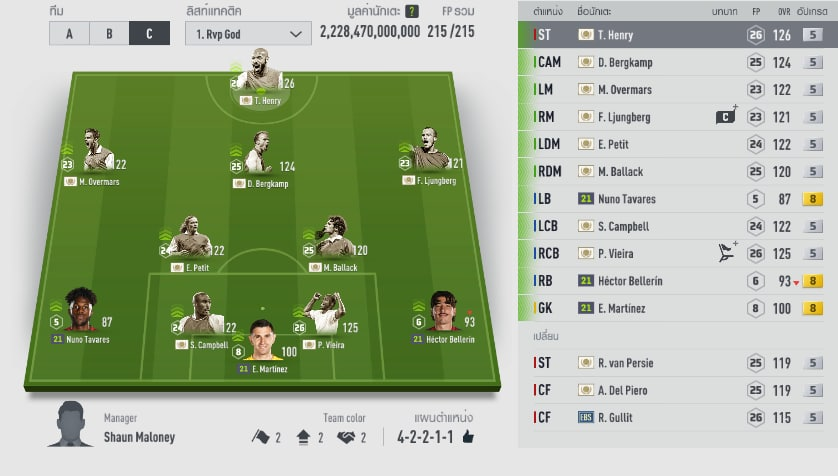
Task: Click the green question mark help icon
Action: click(412, 11)
